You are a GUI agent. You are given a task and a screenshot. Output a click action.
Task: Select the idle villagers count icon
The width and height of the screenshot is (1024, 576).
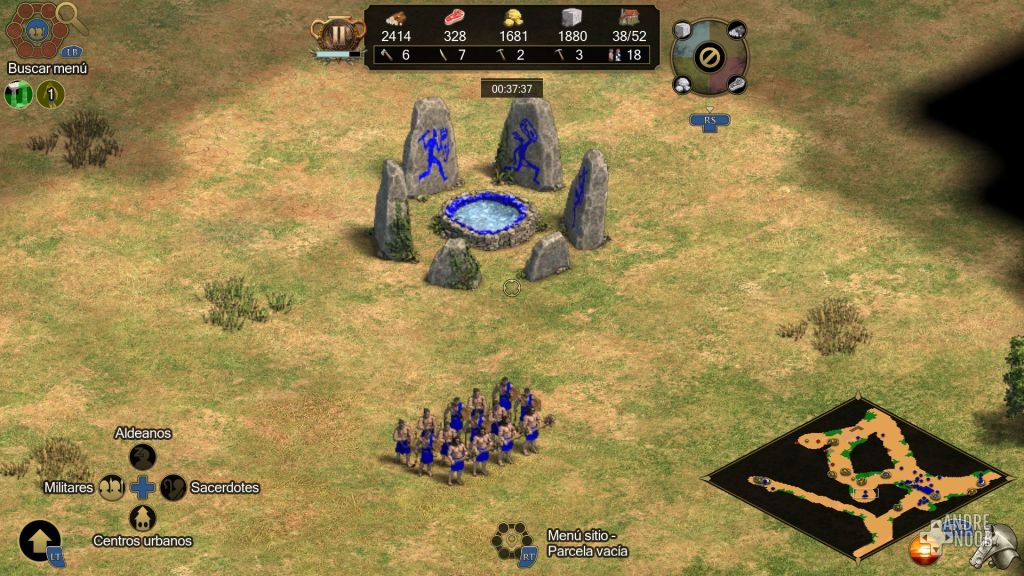(615, 55)
